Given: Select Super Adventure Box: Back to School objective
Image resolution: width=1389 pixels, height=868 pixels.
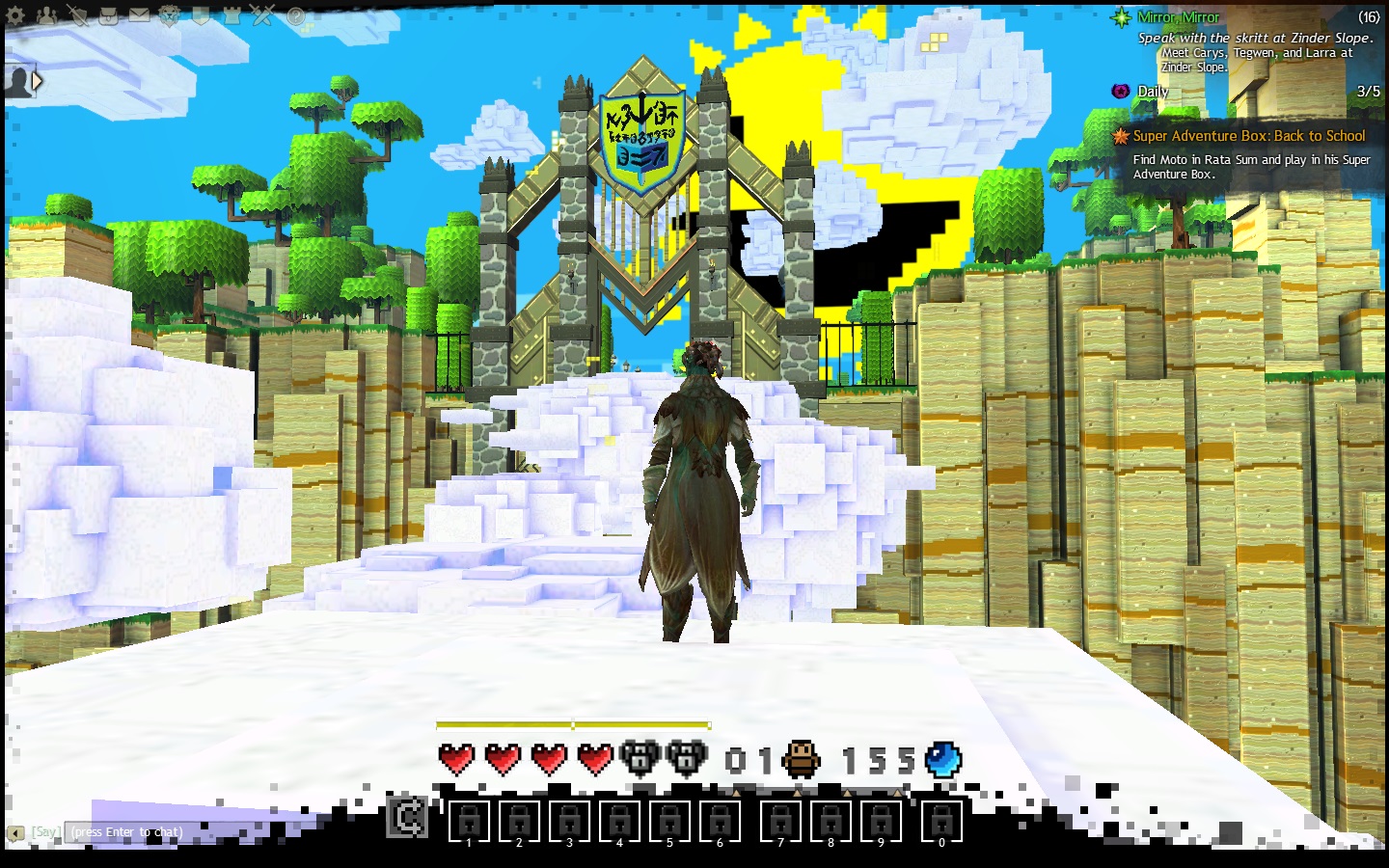Looking at the screenshot, I should pos(1248,136).
